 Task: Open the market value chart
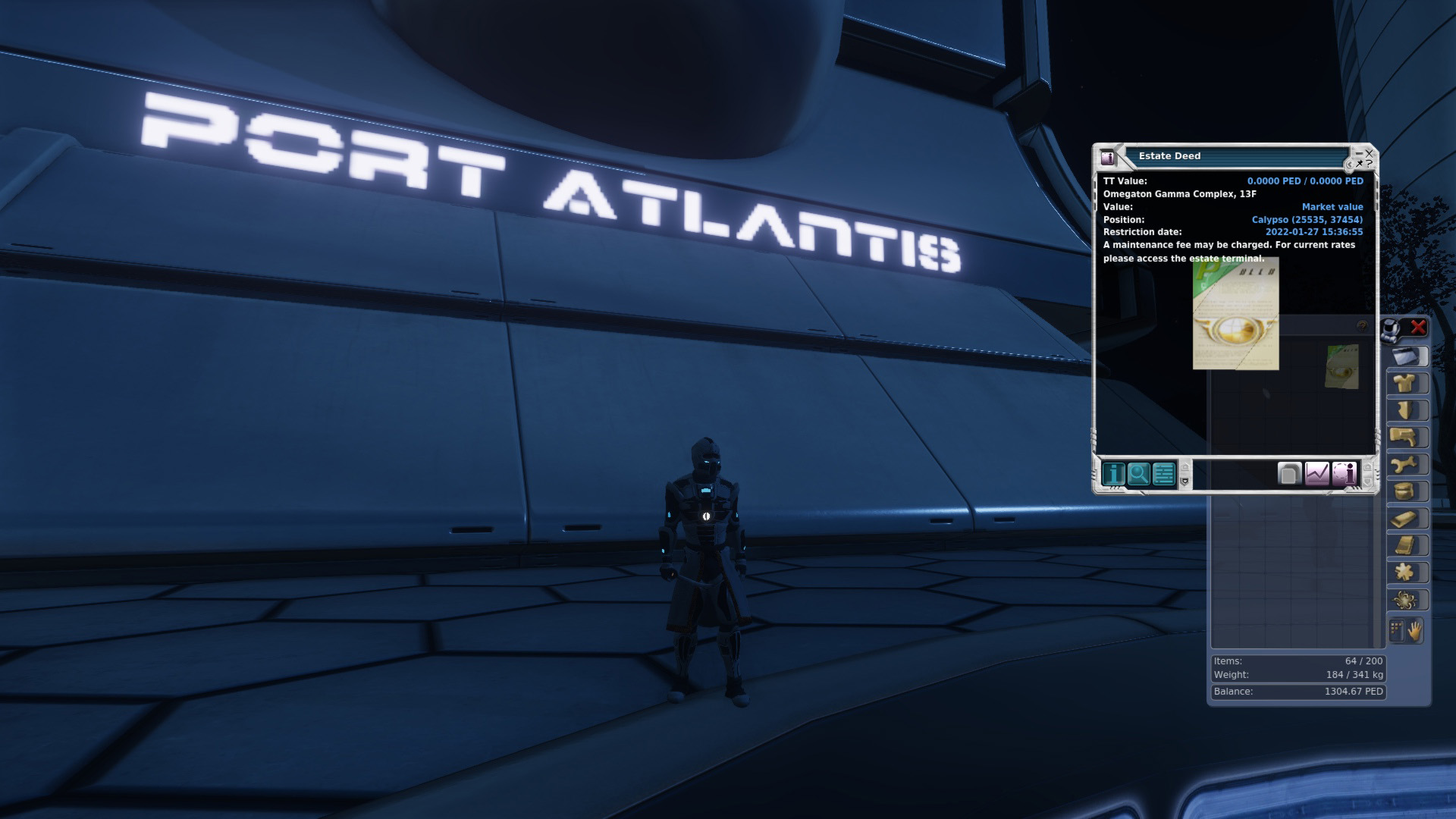tap(1317, 474)
